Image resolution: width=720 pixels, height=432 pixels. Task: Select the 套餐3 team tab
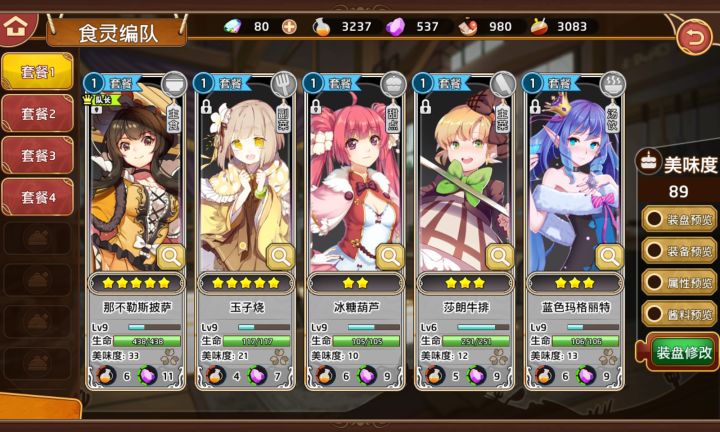coord(36,156)
